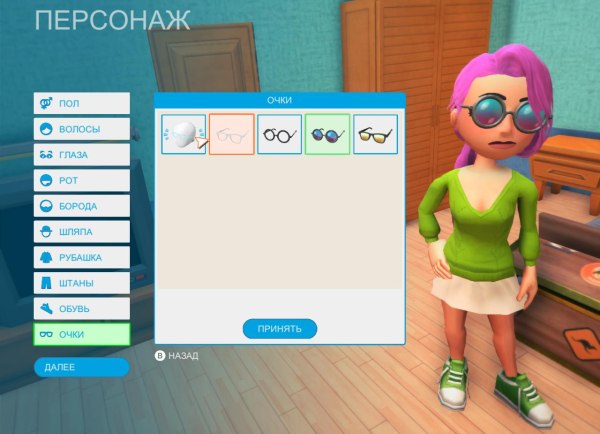The image size is (600, 434).
Task: Select the ГЛАЗА eyes category
Action: coord(82,155)
